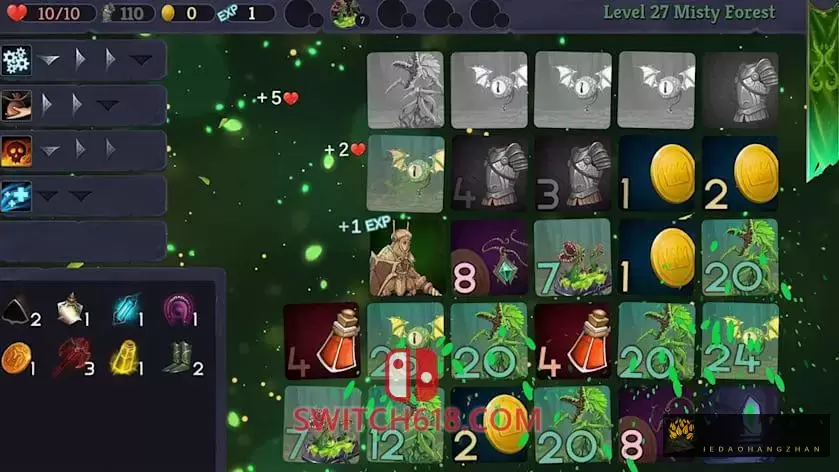Select the hero character tile
The image size is (839, 472).
point(405,258)
